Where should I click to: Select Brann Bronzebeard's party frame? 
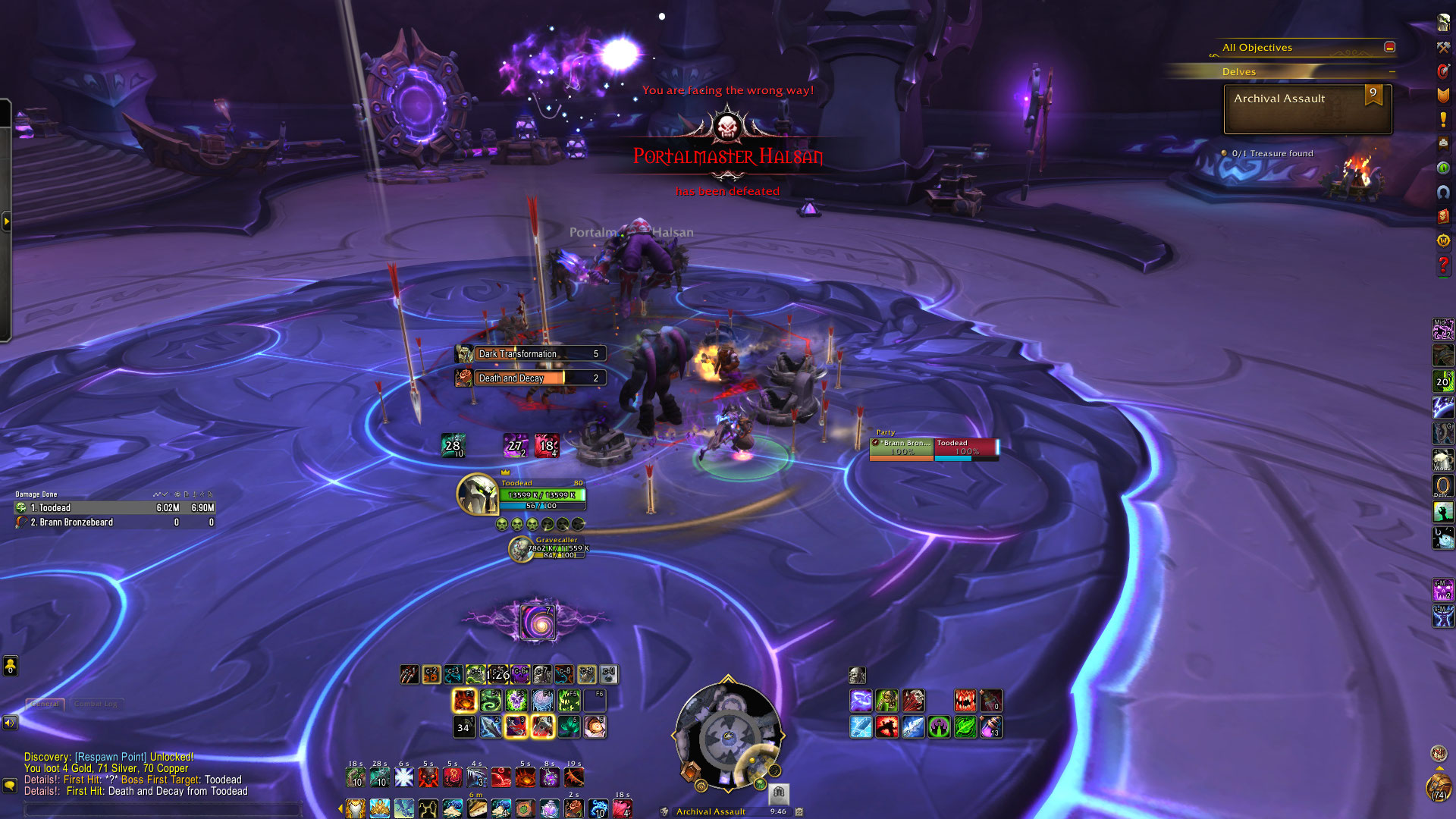901,449
